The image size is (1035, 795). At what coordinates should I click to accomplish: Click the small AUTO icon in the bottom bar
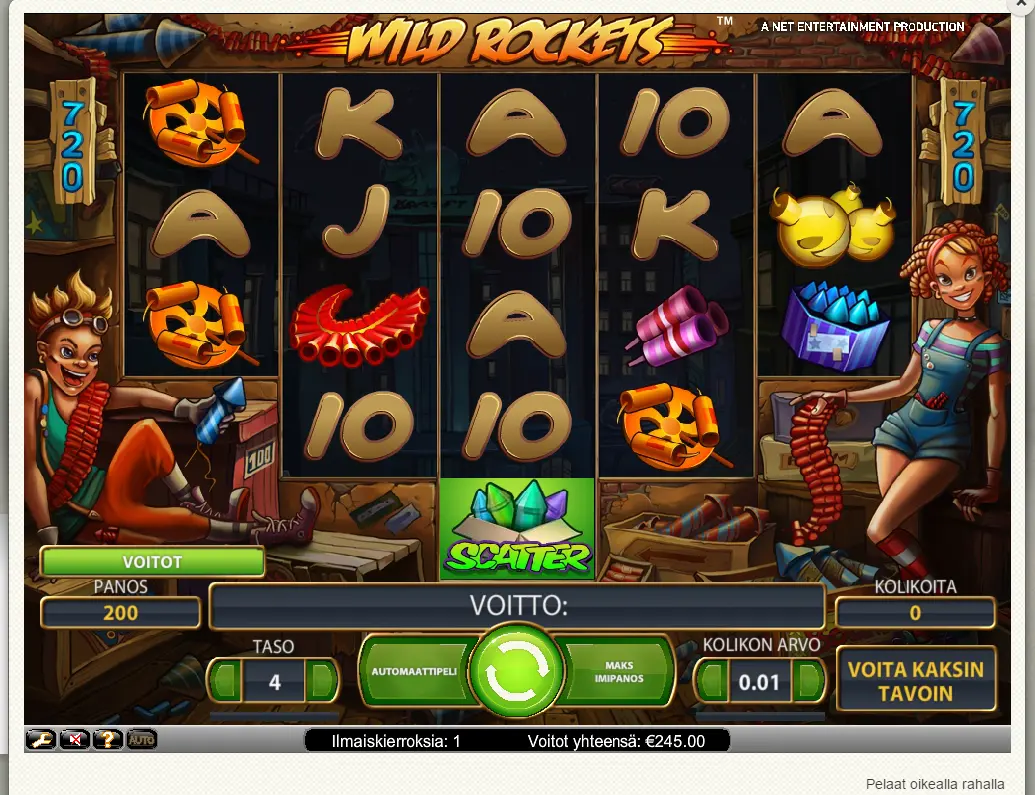(141, 740)
